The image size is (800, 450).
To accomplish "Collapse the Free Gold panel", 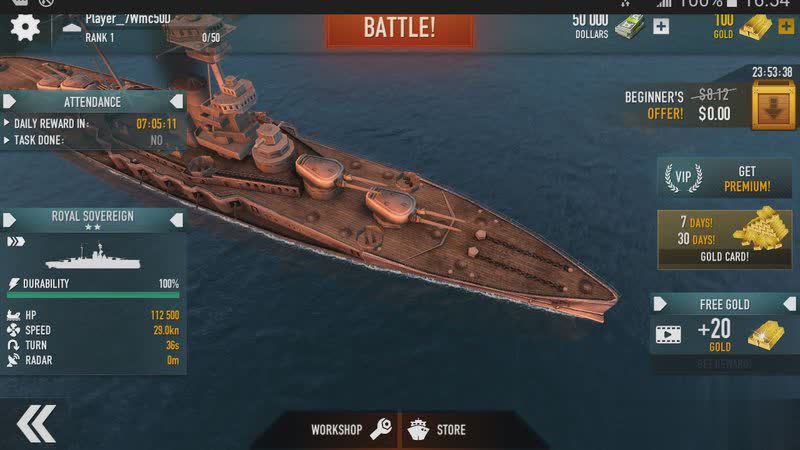I will click(x=663, y=304).
